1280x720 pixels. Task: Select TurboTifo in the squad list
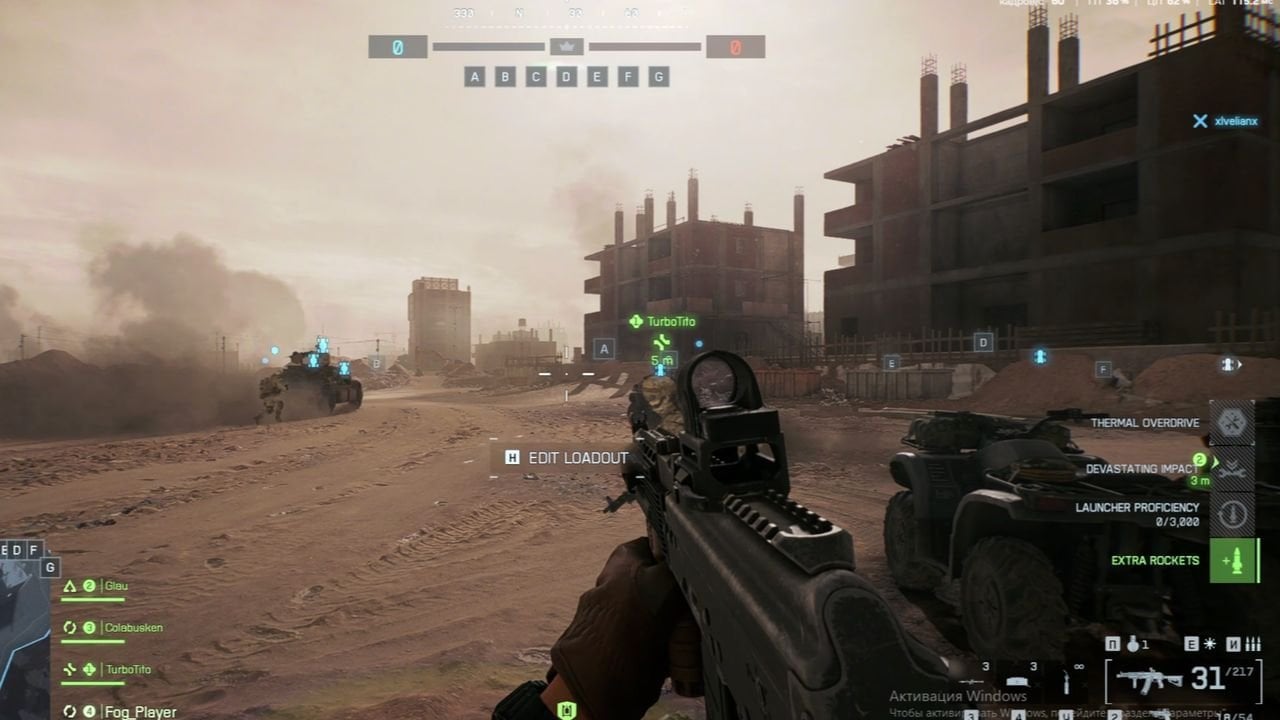click(x=128, y=669)
